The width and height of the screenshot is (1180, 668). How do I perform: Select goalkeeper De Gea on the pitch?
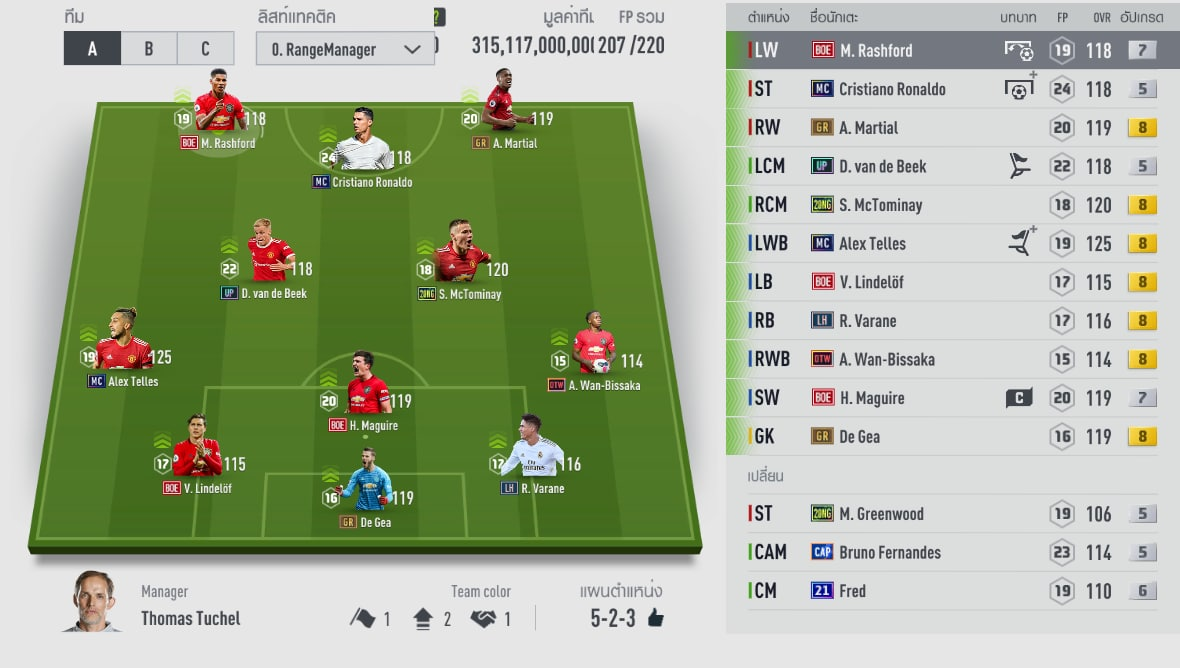[365, 484]
